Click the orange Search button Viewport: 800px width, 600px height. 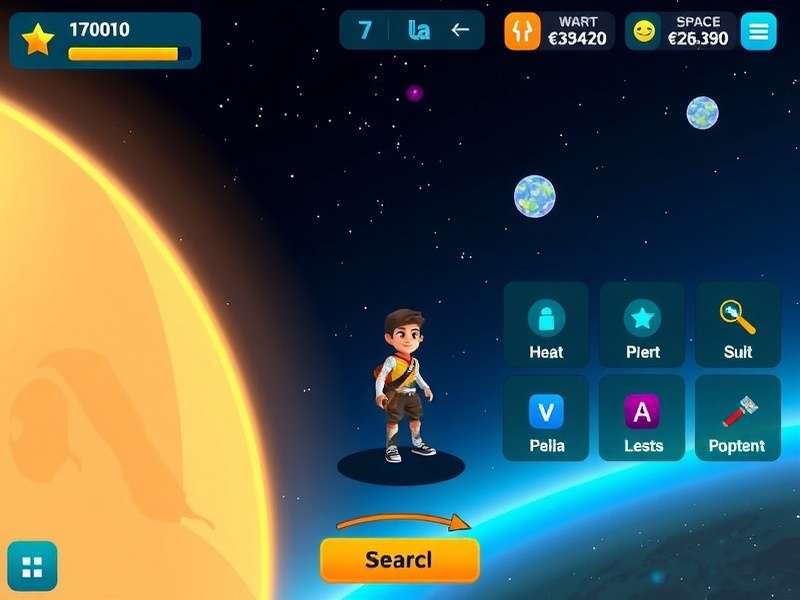pos(399,559)
